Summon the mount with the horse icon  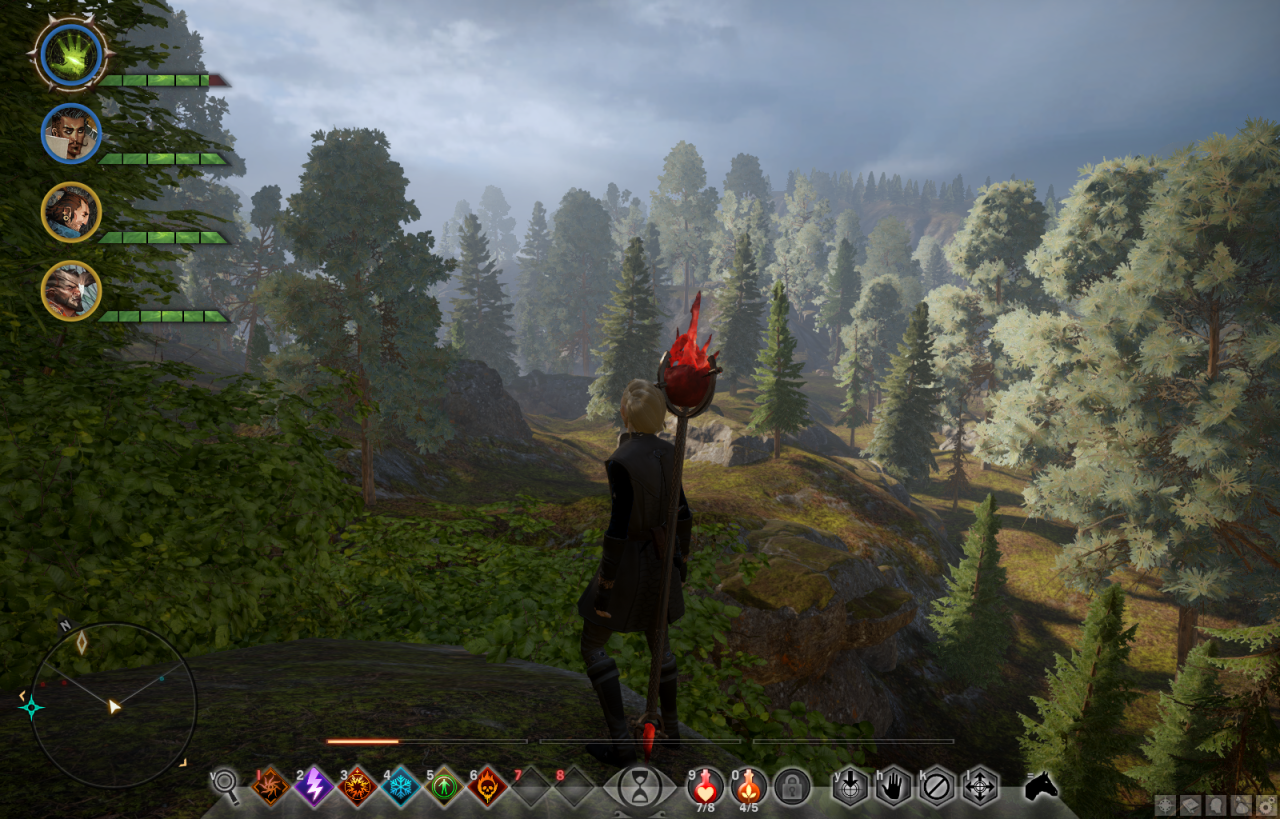point(1041,786)
